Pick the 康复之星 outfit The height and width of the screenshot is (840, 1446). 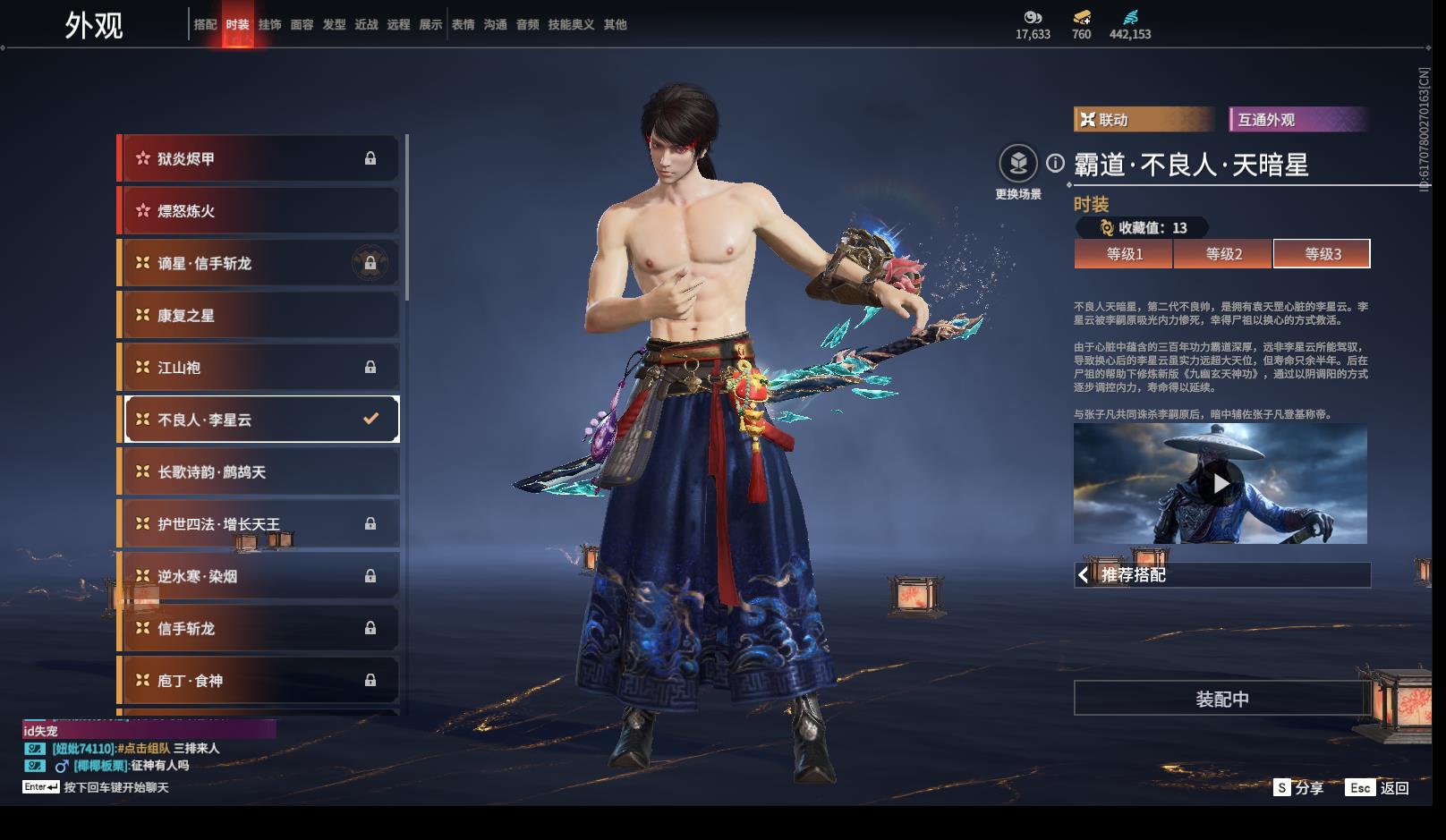tap(259, 315)
